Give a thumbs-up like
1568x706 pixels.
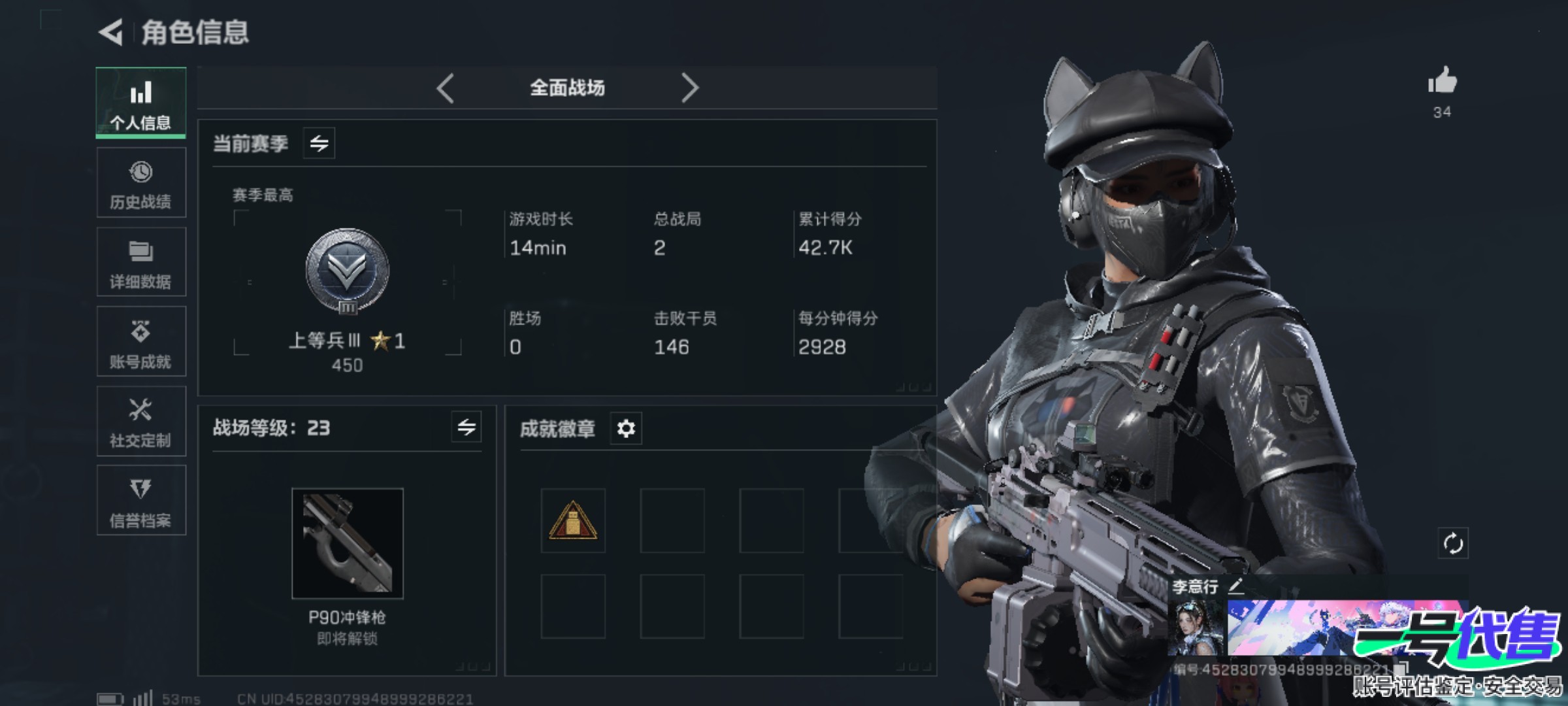[1442, 82]
